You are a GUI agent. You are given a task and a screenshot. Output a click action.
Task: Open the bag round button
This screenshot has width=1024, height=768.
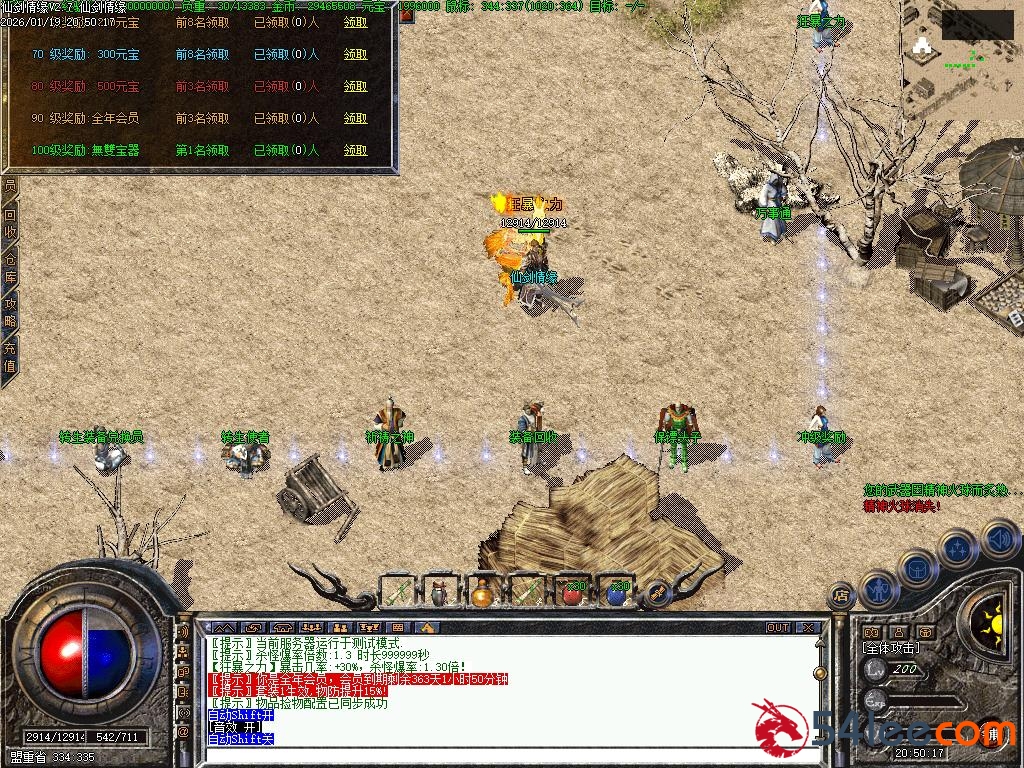click(x=917, y=569)
